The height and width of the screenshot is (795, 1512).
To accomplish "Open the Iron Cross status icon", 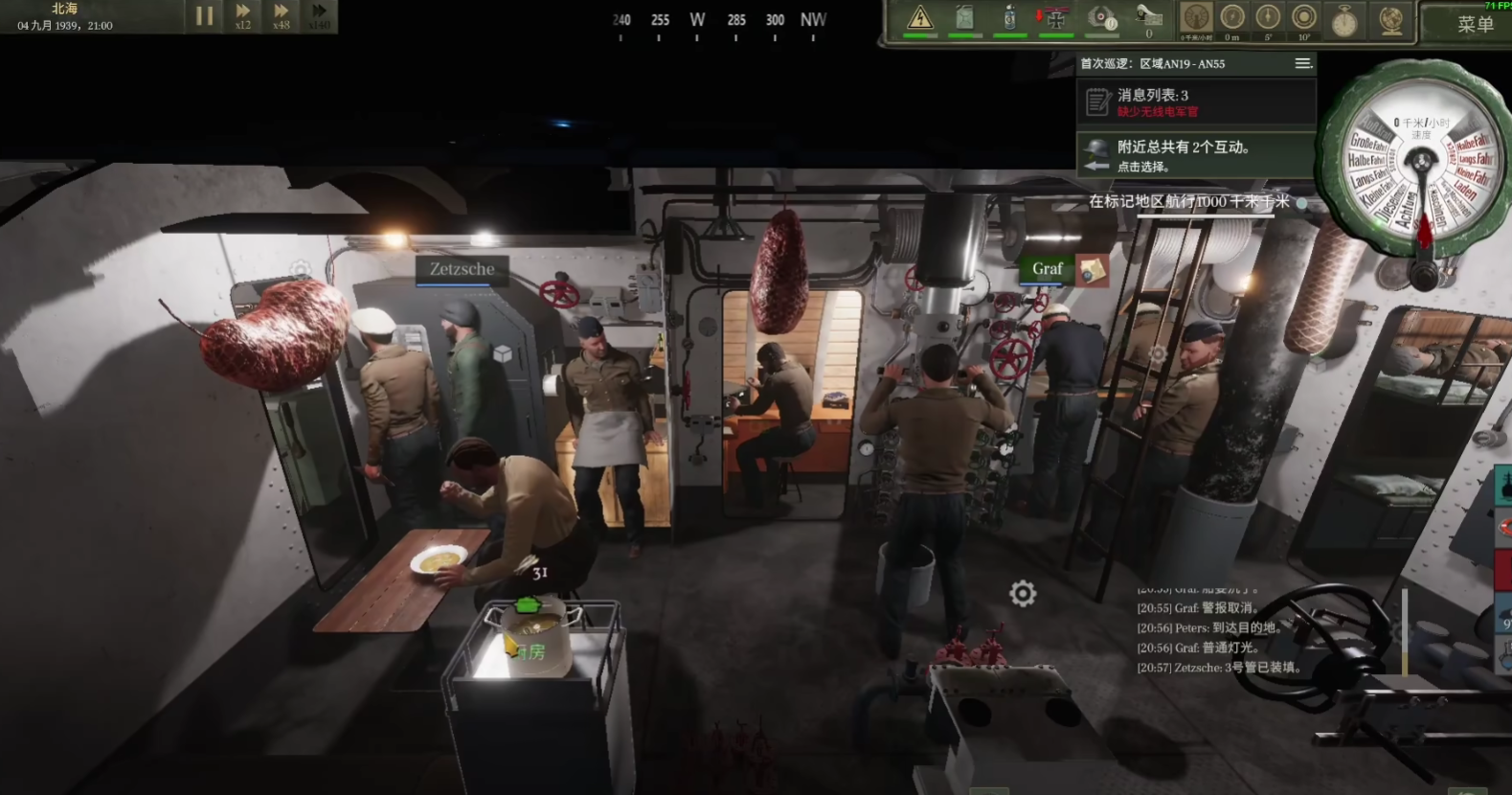I will pos(1055,18).
